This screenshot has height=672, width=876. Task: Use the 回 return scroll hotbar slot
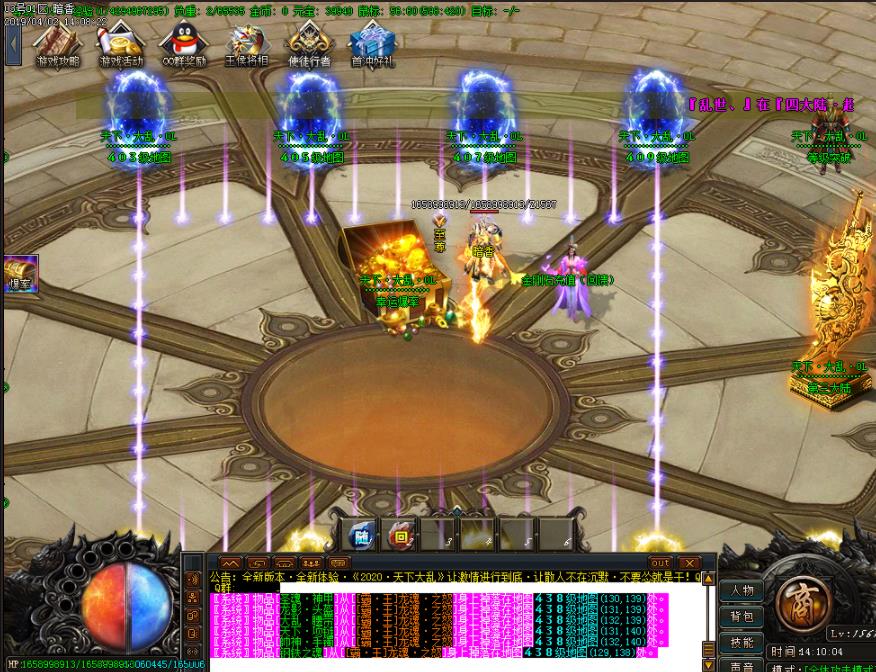(x=401, y=536)
